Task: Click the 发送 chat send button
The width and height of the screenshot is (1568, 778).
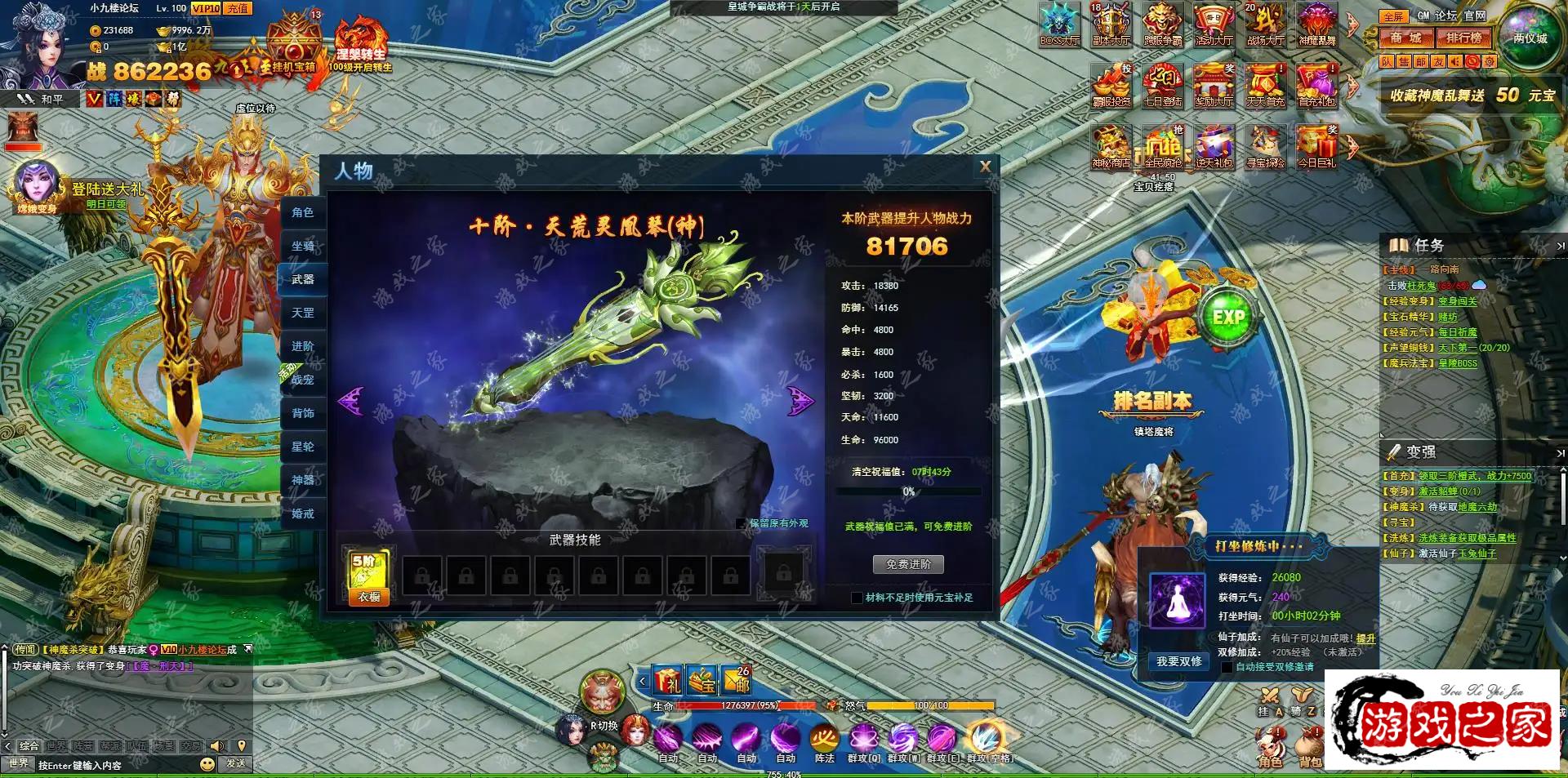Action: pyautogui.click(x=236, y=763)
